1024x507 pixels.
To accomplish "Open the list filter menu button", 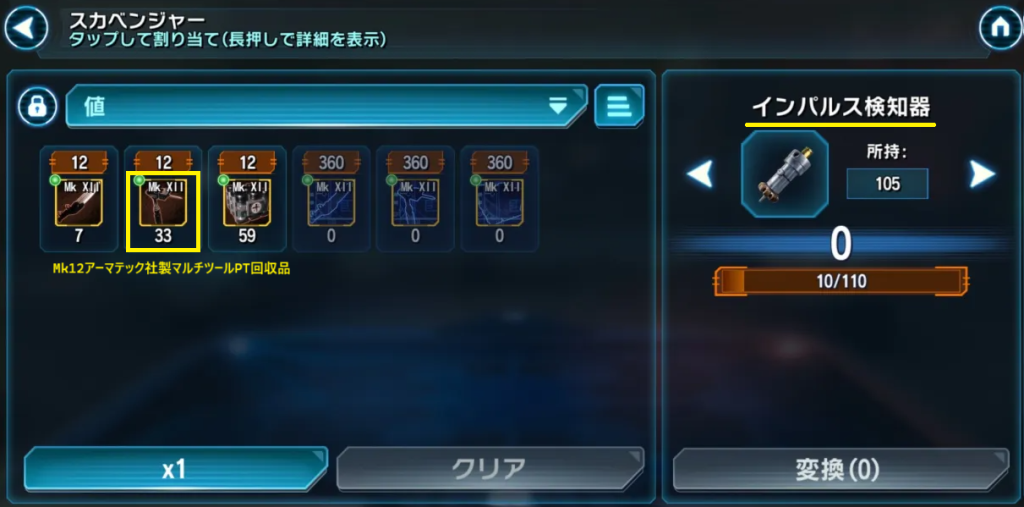I will pos(619,106).
